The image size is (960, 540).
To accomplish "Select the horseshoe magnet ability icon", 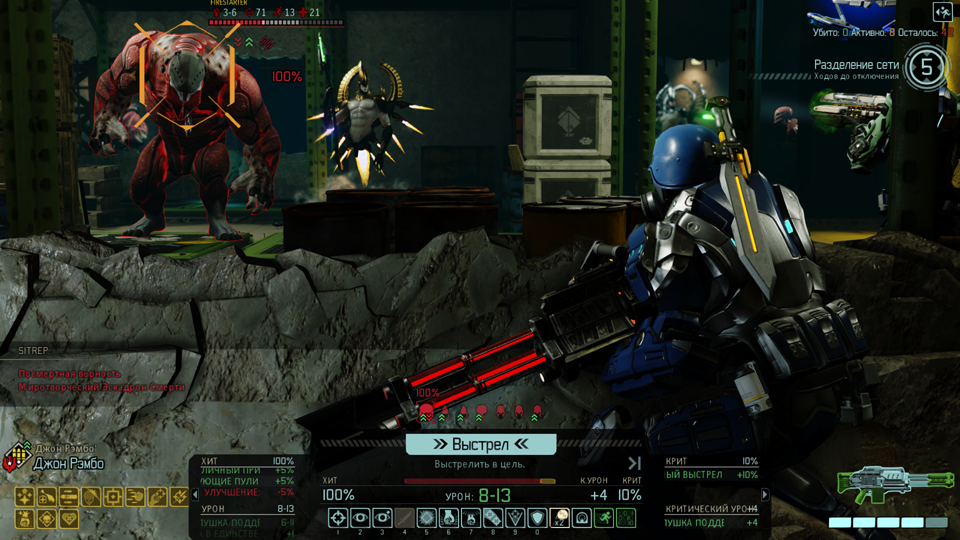I will 581,518.
